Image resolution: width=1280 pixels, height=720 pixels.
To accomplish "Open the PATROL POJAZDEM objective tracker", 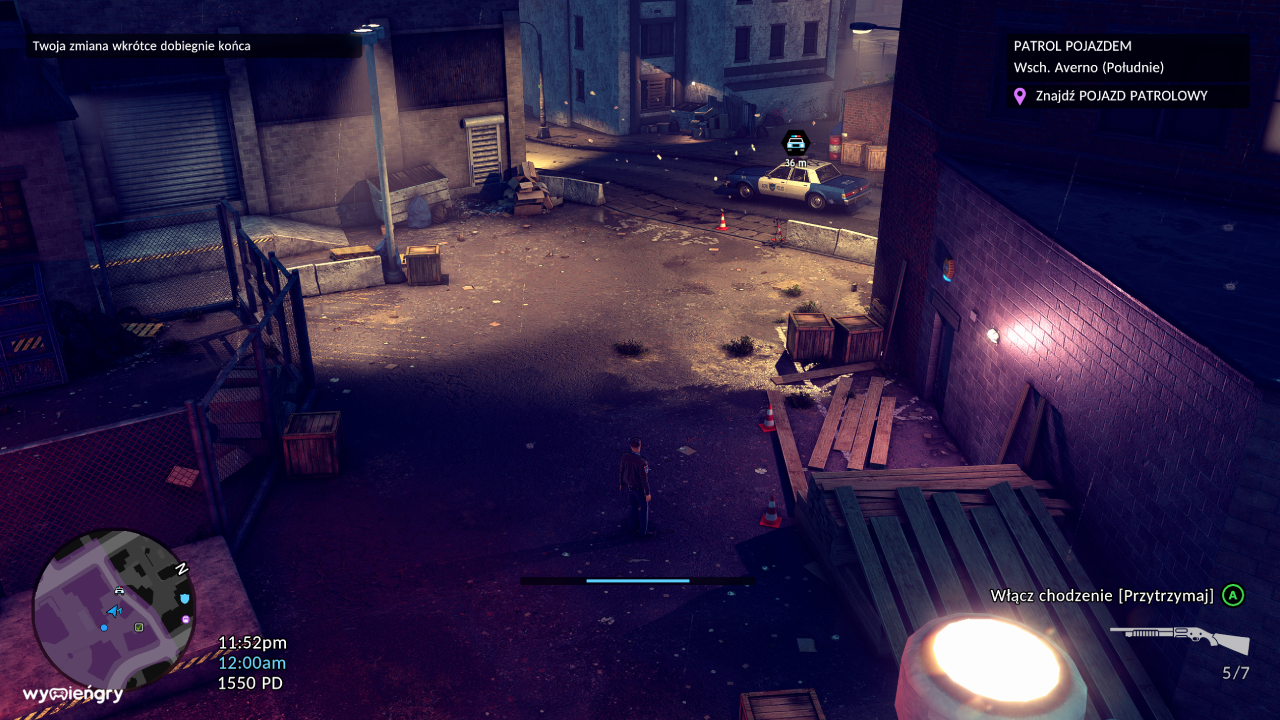I will coord(1073,46).
